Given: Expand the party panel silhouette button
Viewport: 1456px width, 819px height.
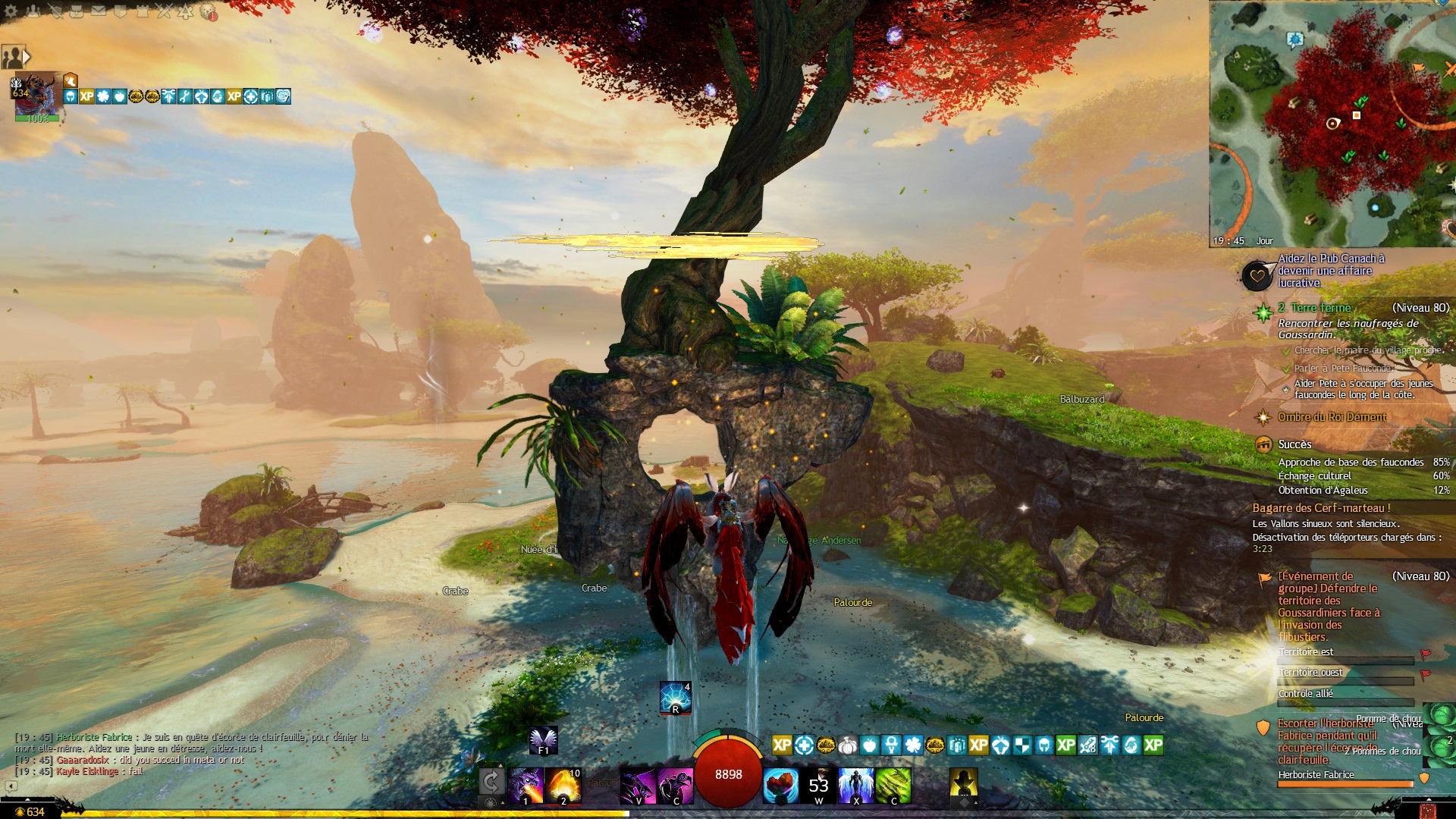Looking at the screenshot, I should (15, 57).
